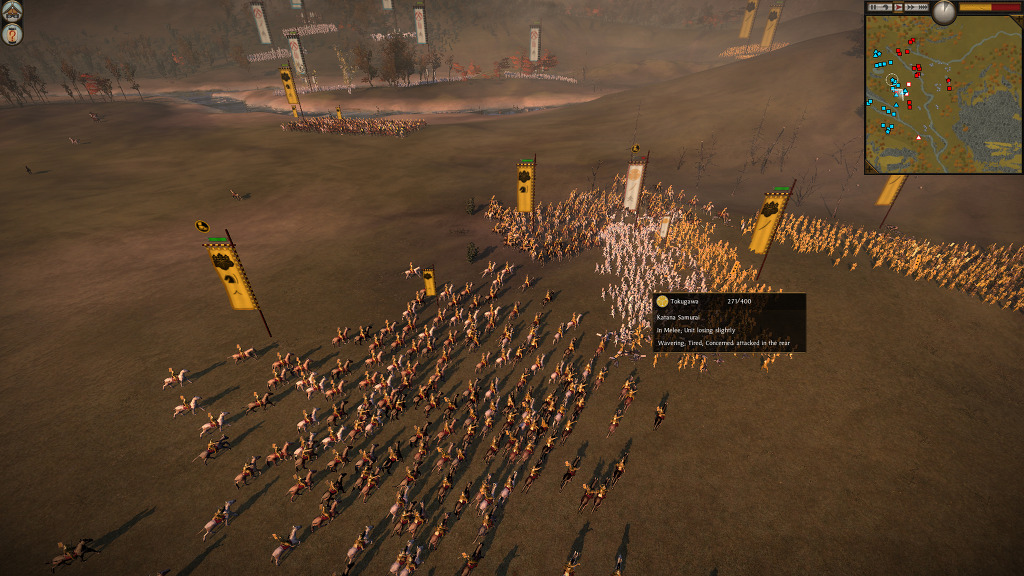1024x576 pixels.
Task: Fast-forward the battle with double arrow
Action: (911, 7)
